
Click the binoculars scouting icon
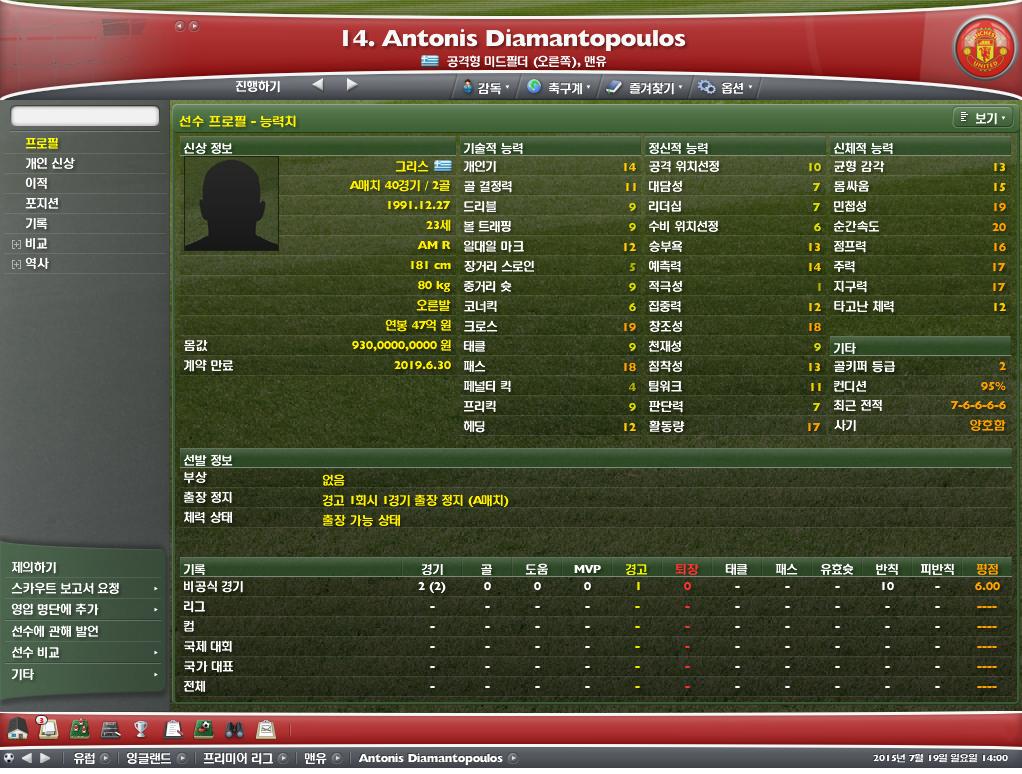tap(234, 728)
